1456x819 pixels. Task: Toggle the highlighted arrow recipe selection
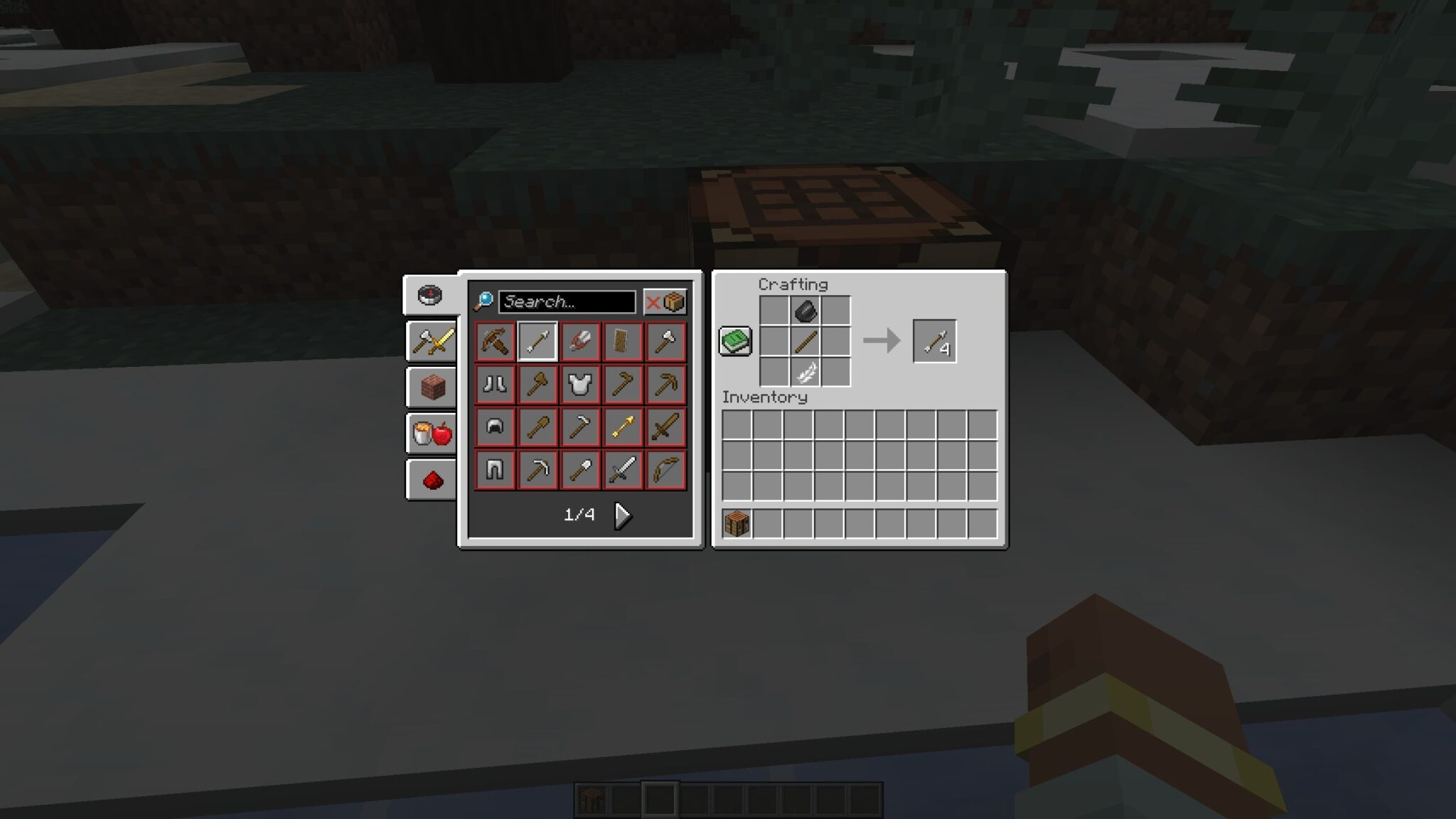click(537, 341)
